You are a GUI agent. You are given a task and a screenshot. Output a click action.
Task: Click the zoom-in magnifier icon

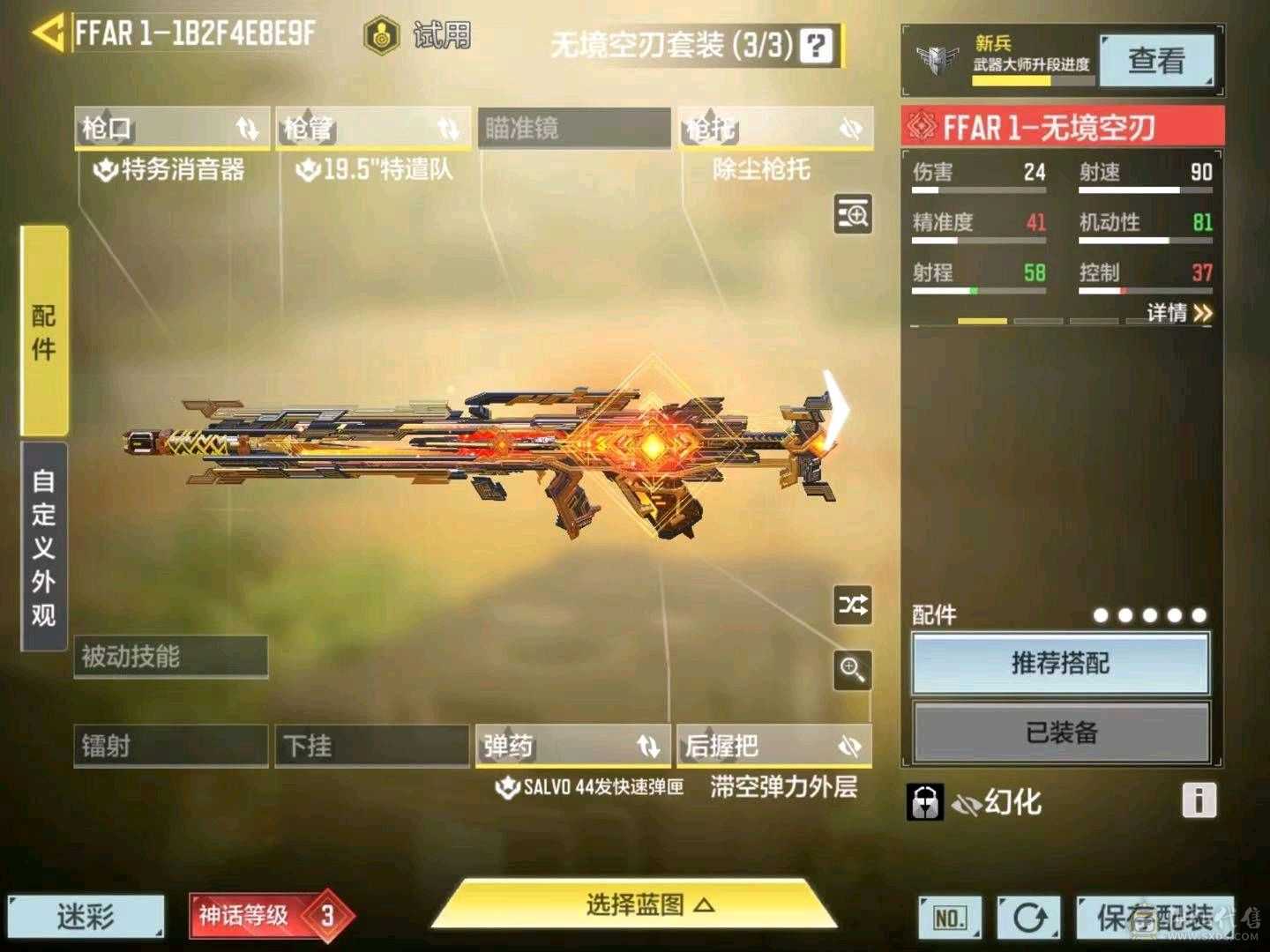(x=852, y=672)
